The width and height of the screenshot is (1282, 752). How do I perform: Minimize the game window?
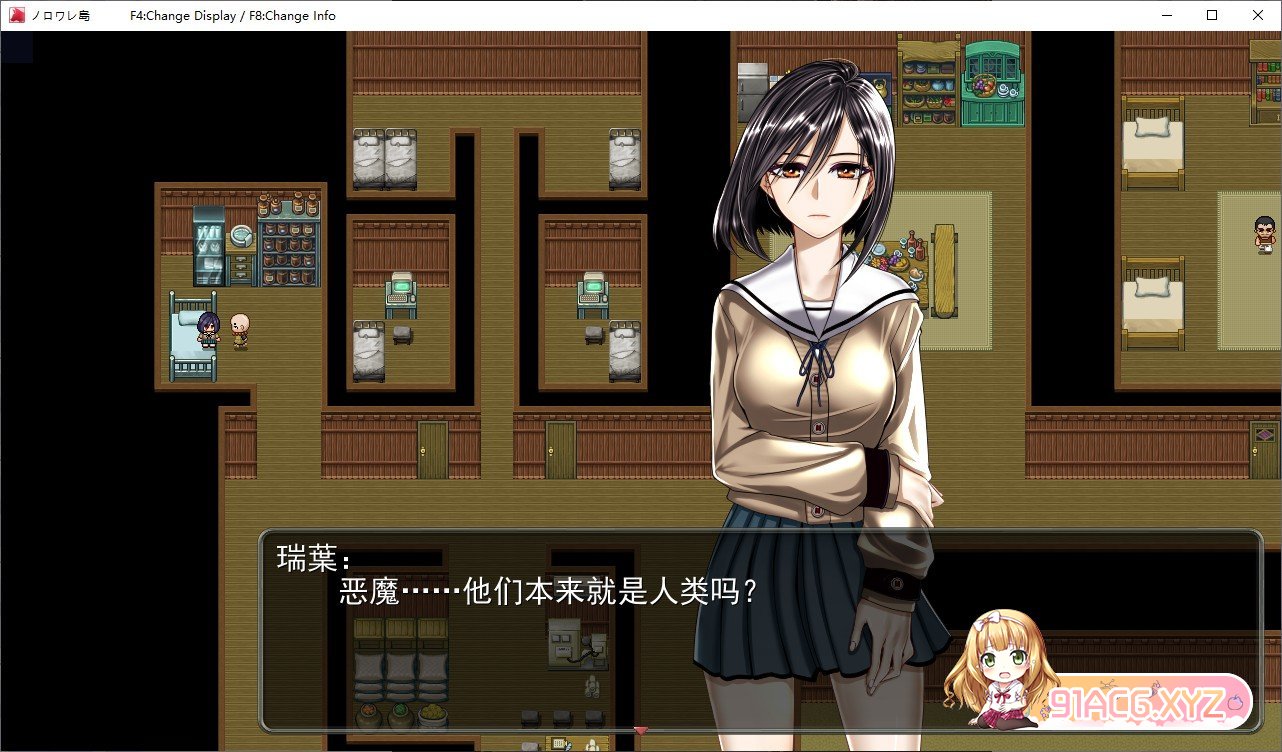coord(1167,15)
